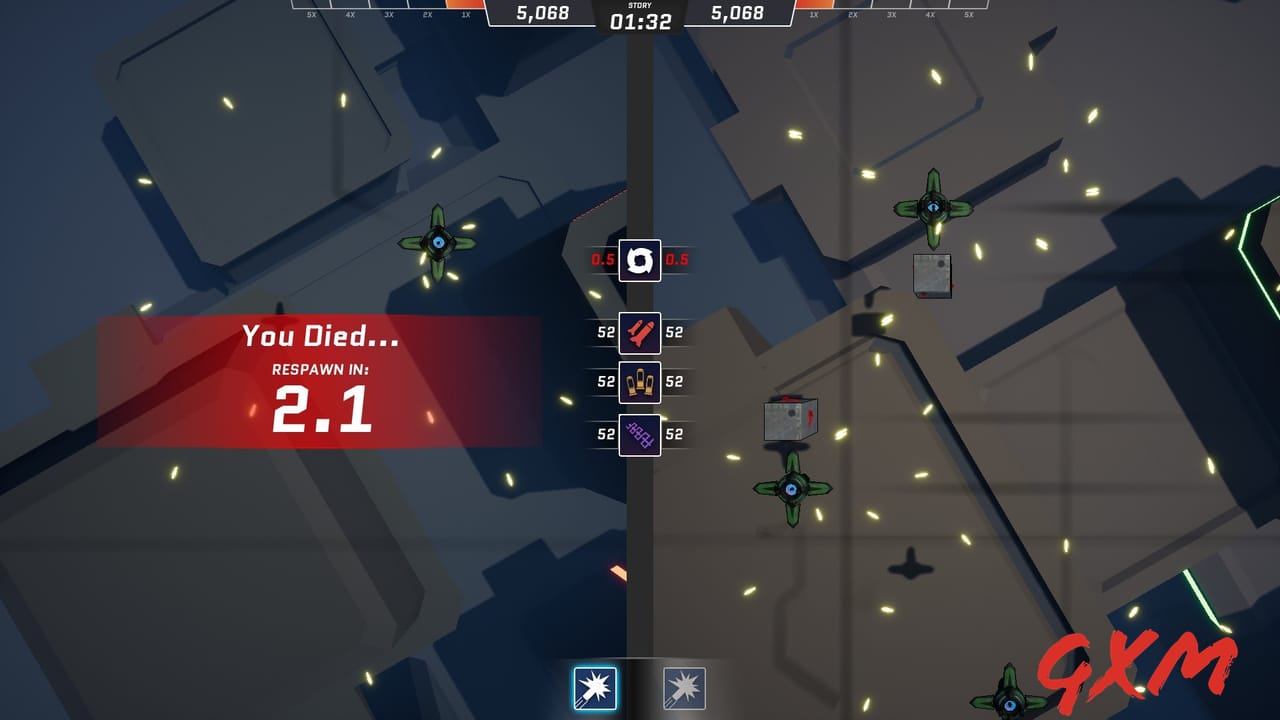Toggle the right 0.5 cooldown indicator
This screenshot has width=1280, height=720.
[678, 259]
